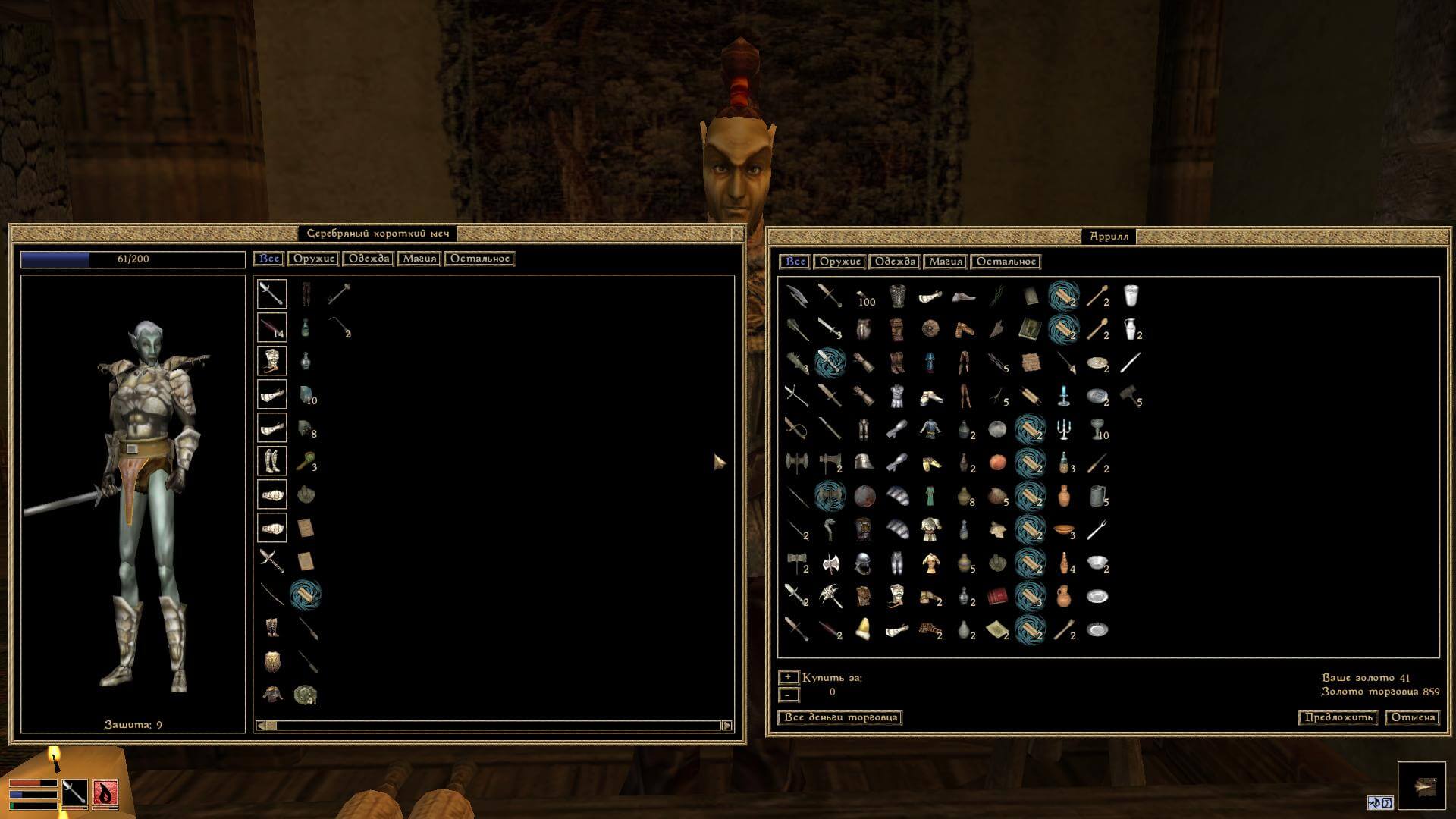Cancel the barter with Отмена
1456x819 pixels.
click(1413, 717)
